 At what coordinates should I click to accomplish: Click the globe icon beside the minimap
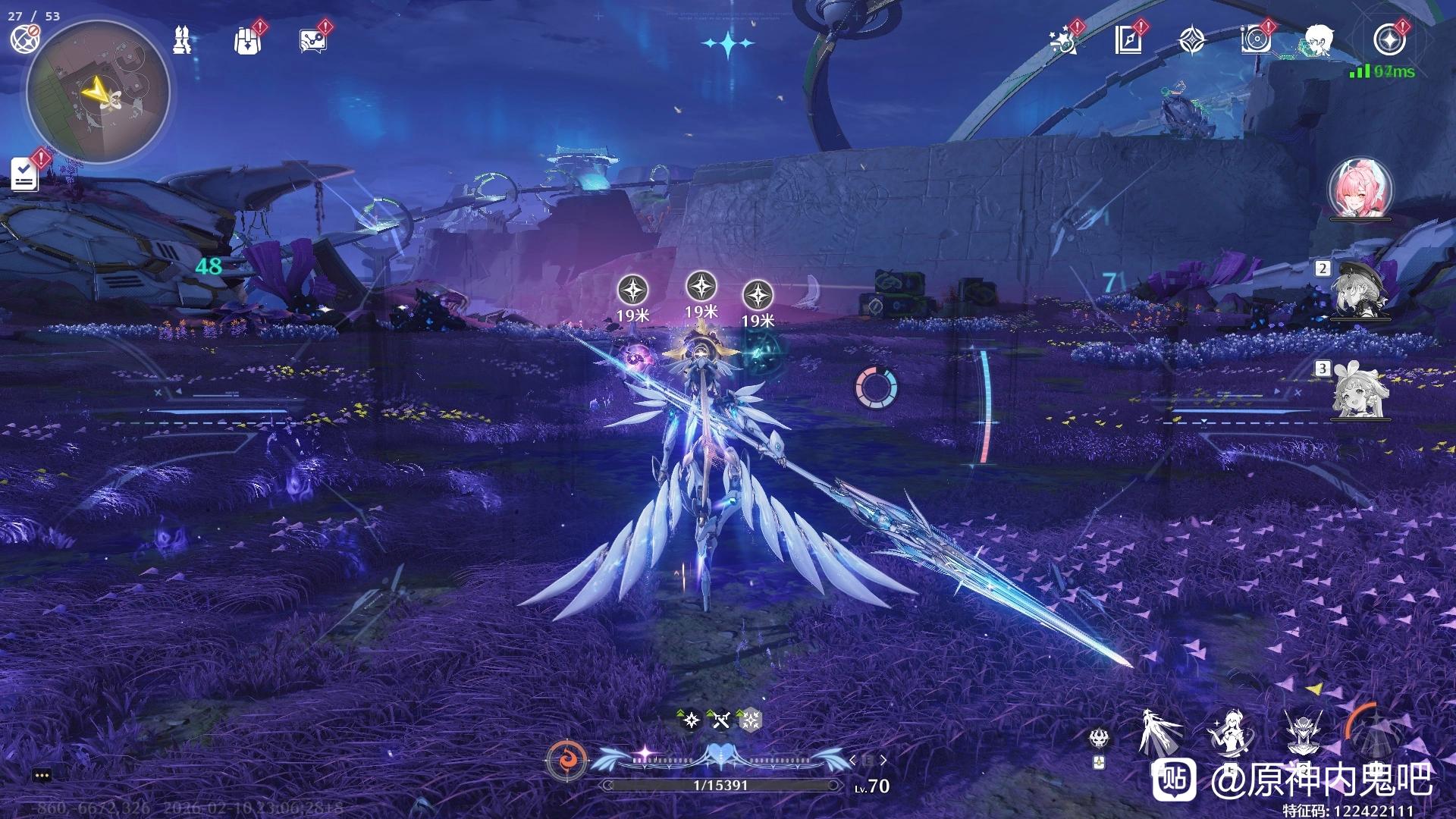pos(24,39)
